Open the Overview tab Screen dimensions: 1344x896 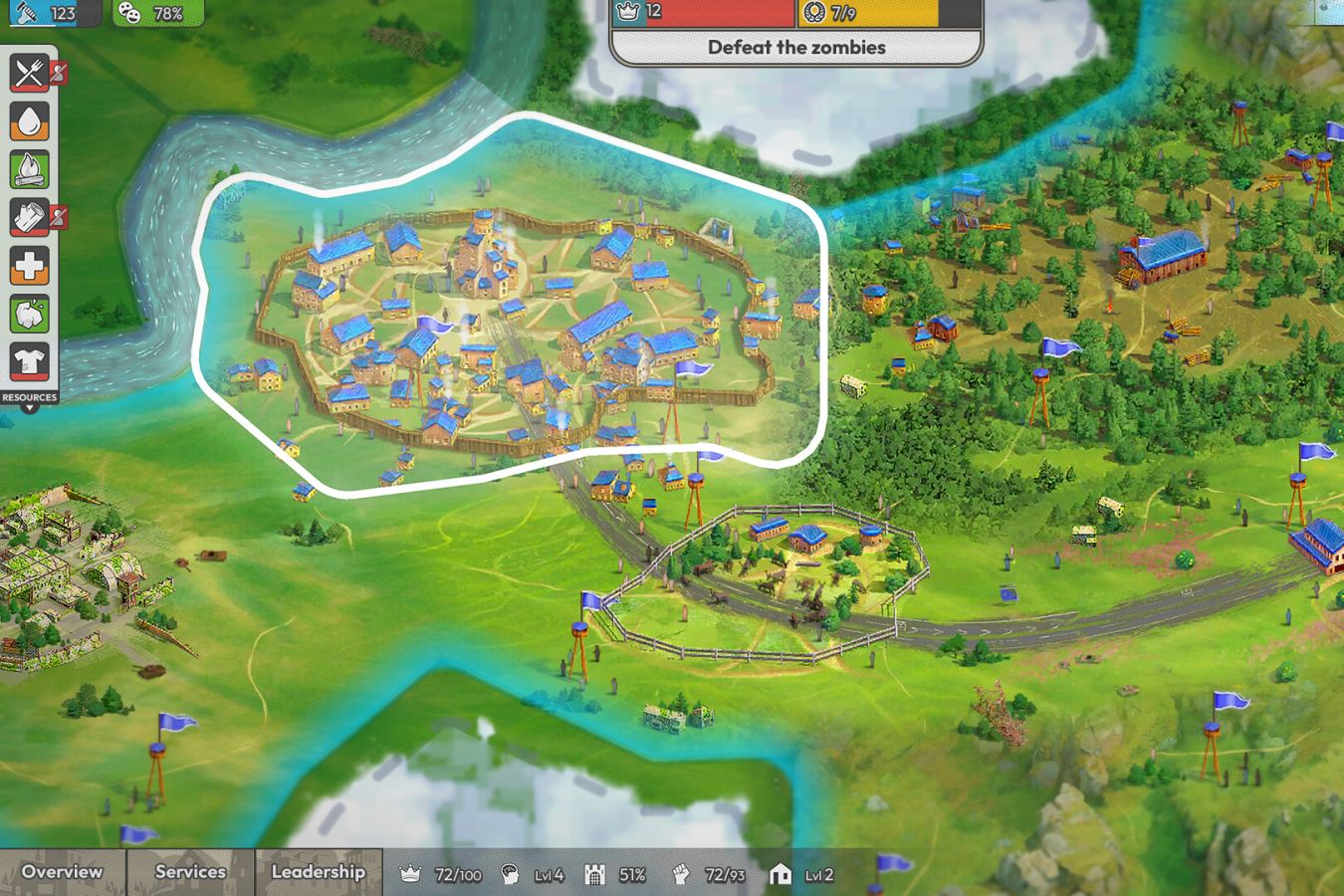click(62, 872)
